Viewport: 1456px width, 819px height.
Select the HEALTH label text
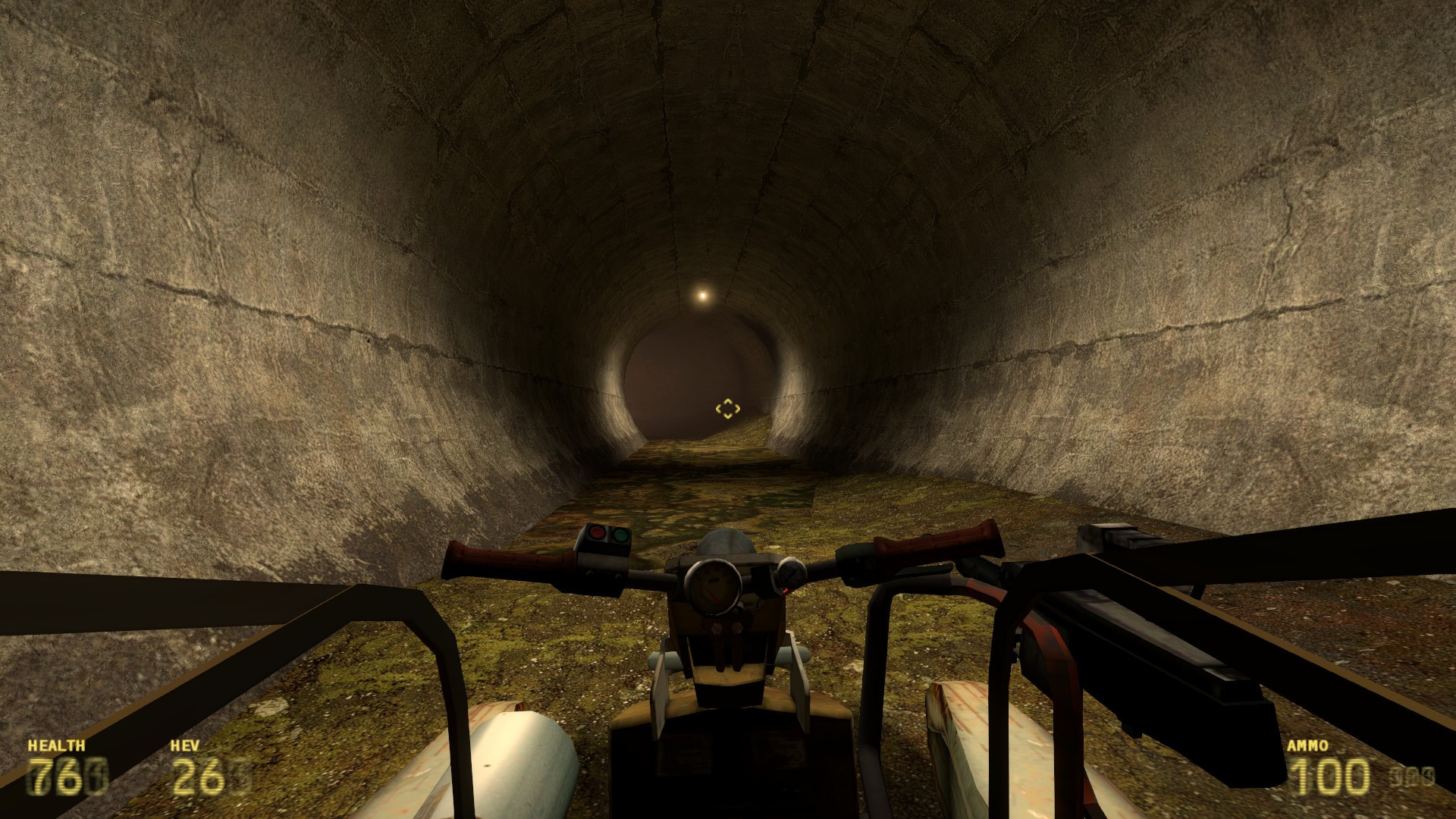57,745
